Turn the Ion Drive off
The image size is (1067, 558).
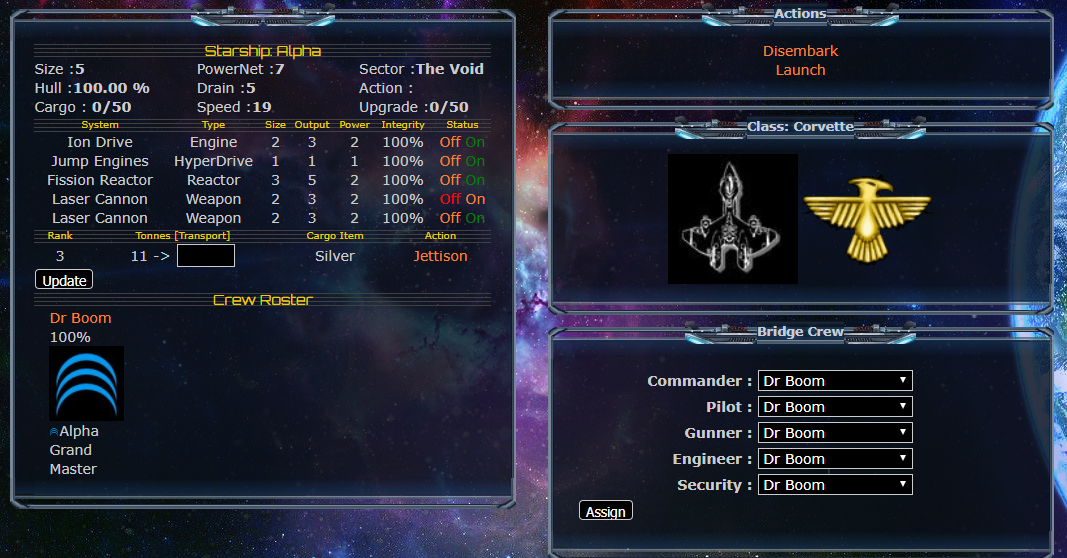450,142
